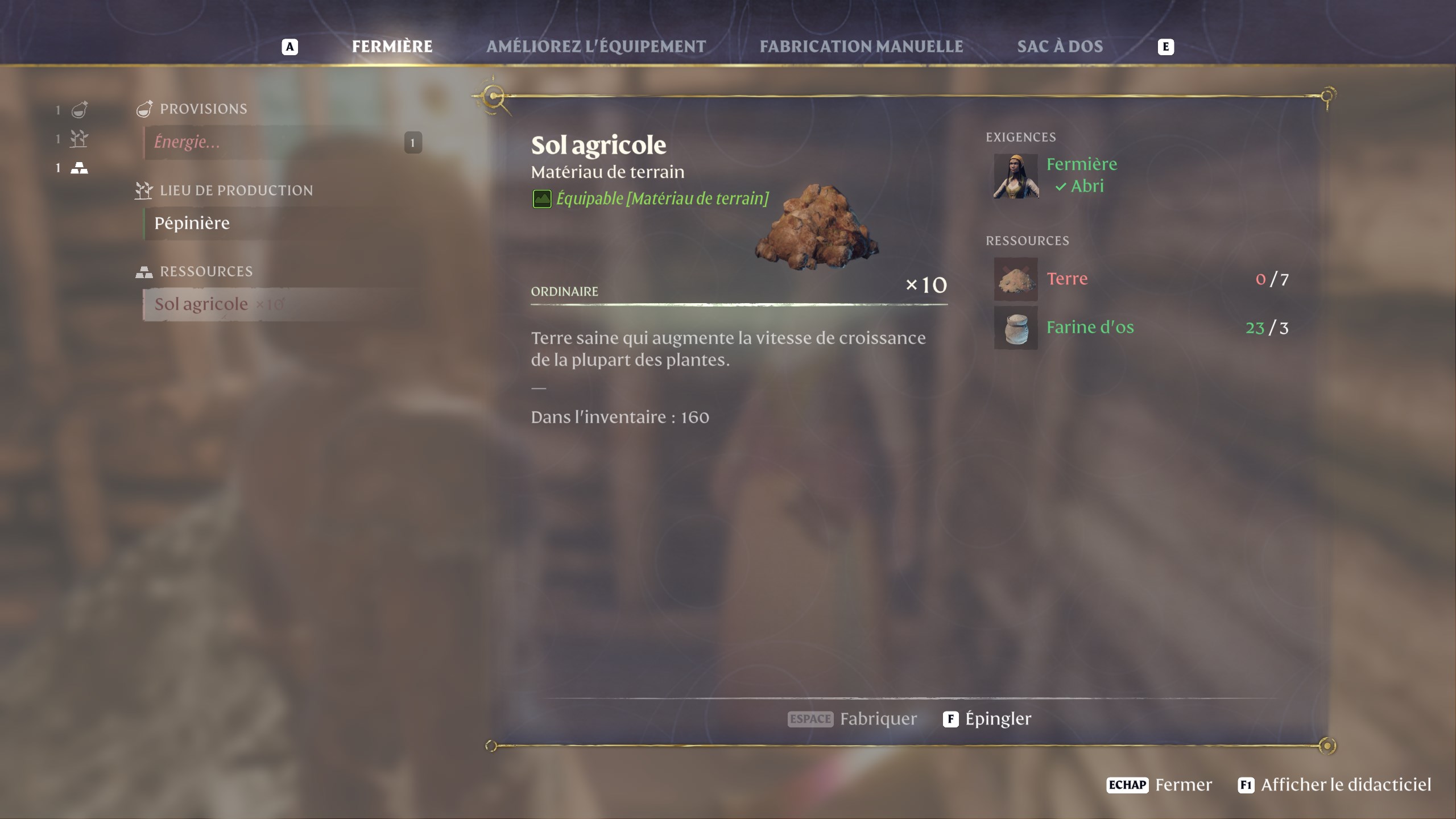
Task: Click the LIEU DE PRODUCTION plant icon
Action: click(144, 190)
